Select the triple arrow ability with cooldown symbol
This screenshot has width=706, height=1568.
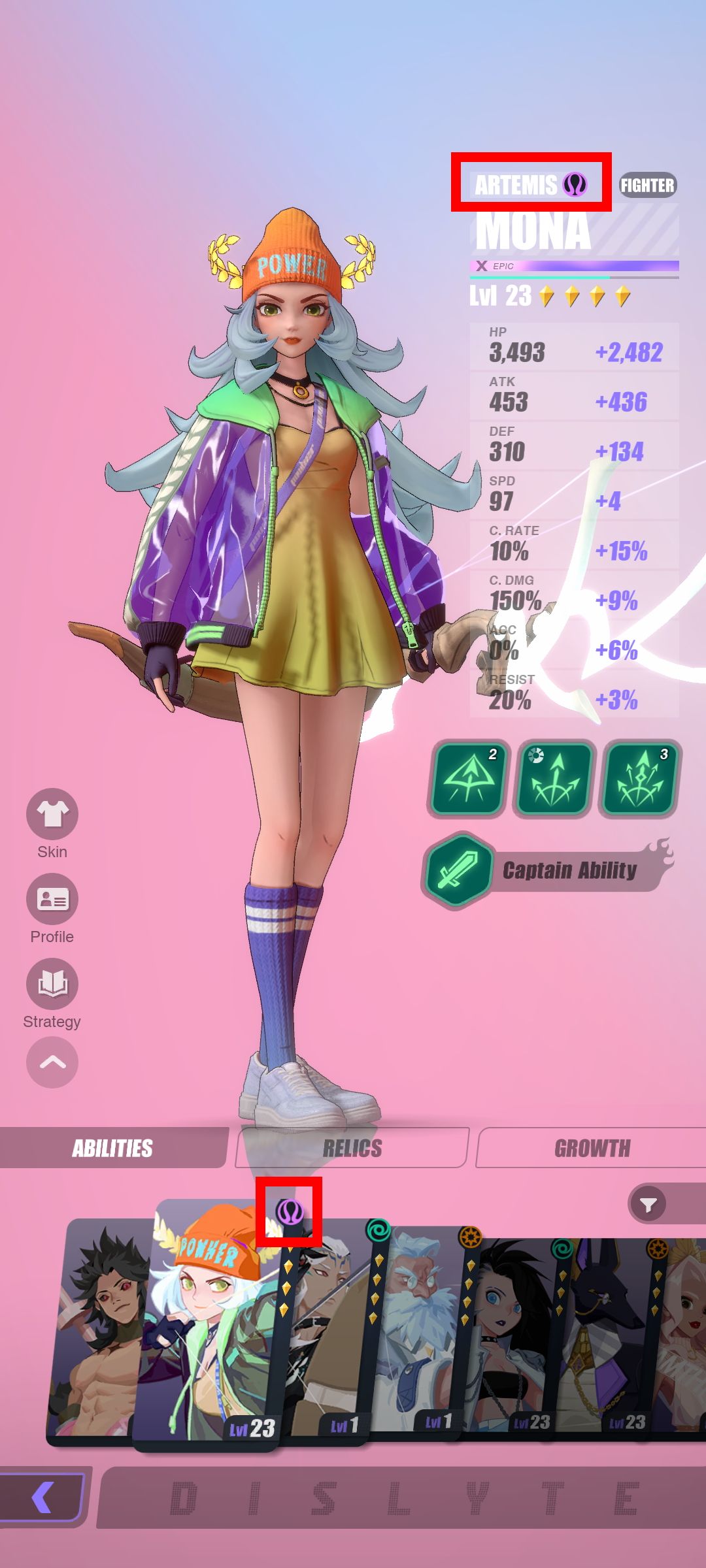coord(554,778)
